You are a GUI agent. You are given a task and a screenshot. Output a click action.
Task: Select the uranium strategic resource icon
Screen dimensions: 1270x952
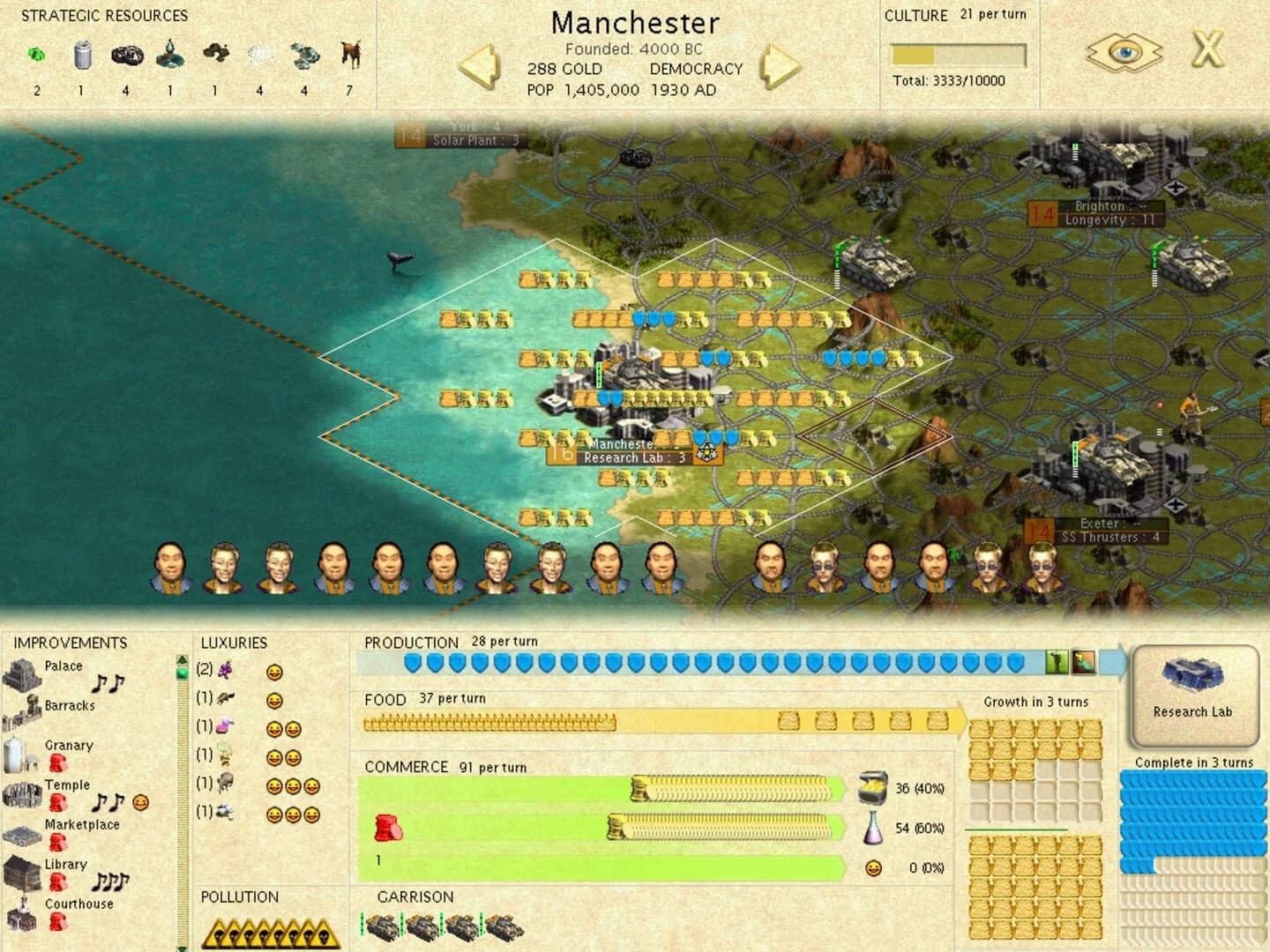click(x=35, y=55)
